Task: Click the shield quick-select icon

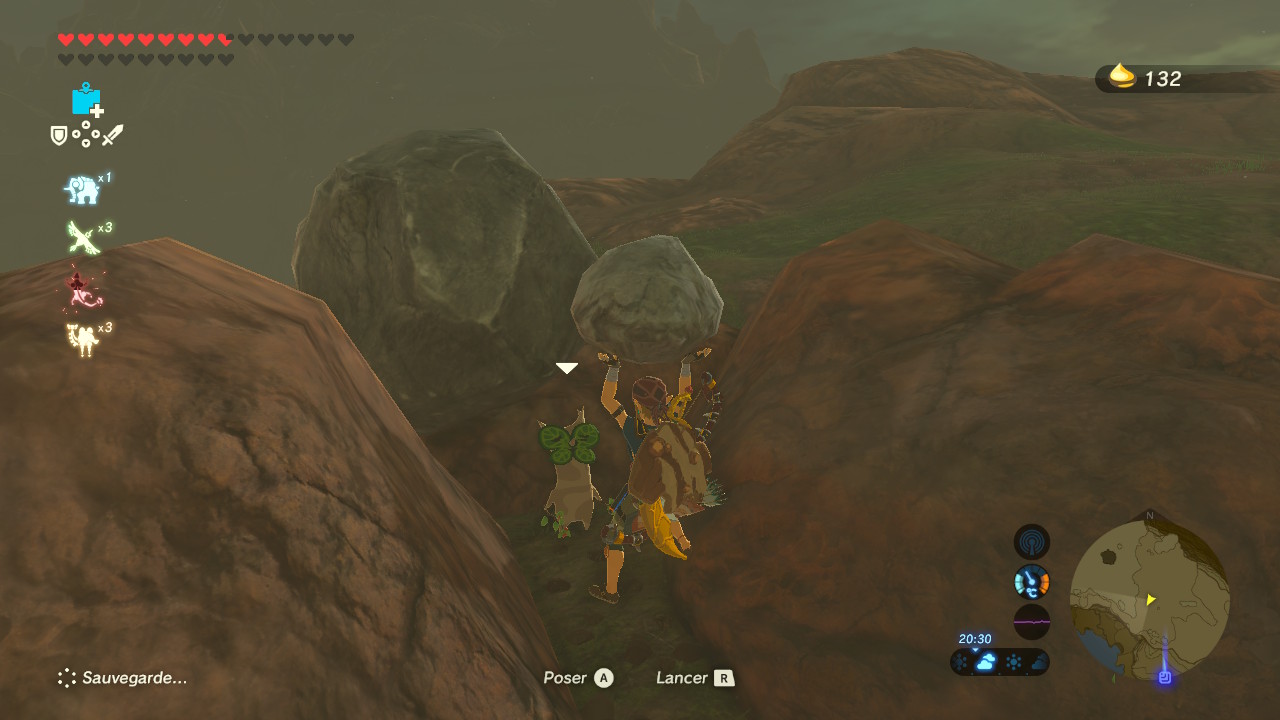Action: point(59,135)
